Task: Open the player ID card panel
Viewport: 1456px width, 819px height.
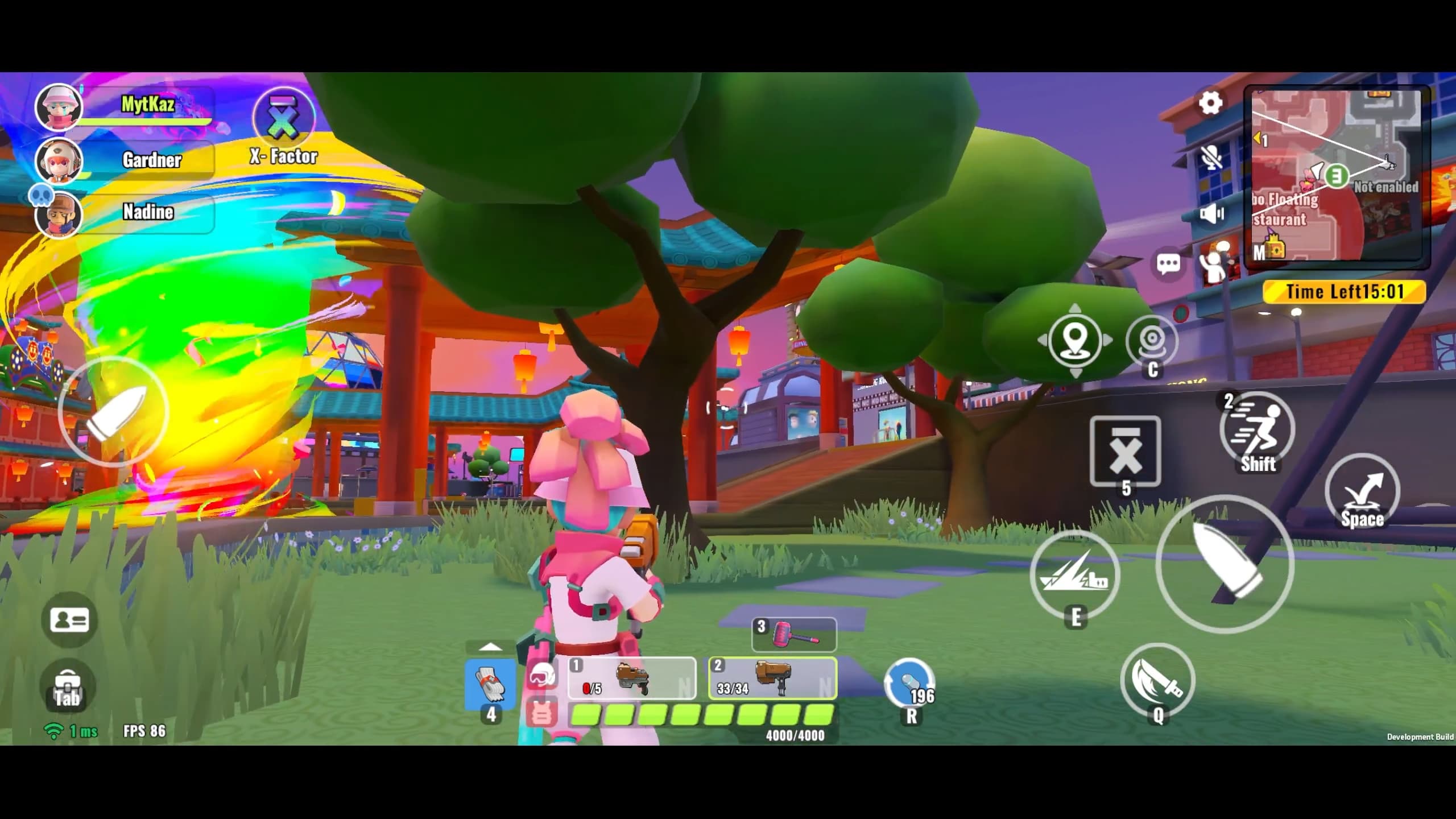Action: point(68,620)
